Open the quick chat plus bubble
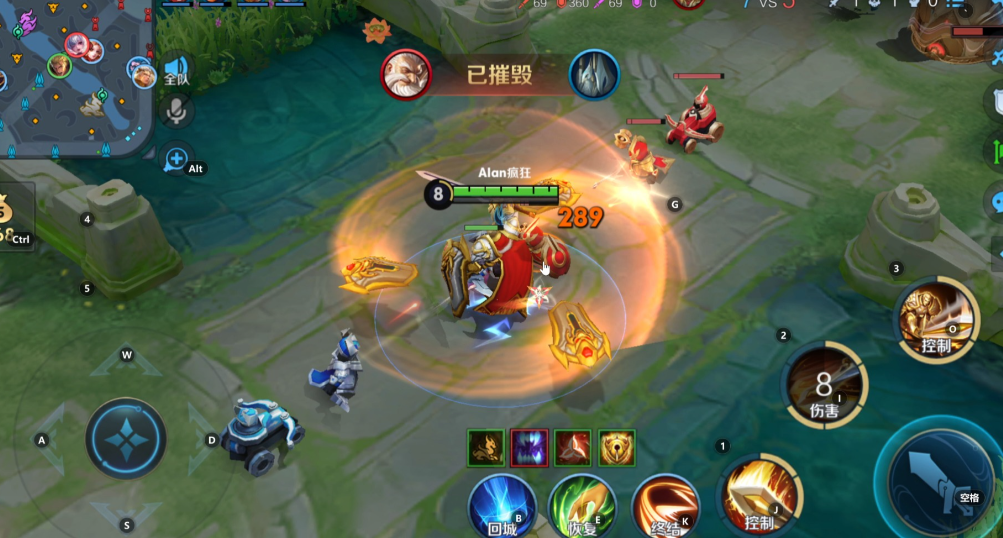Screen dimensions: 1003x538 176,158
